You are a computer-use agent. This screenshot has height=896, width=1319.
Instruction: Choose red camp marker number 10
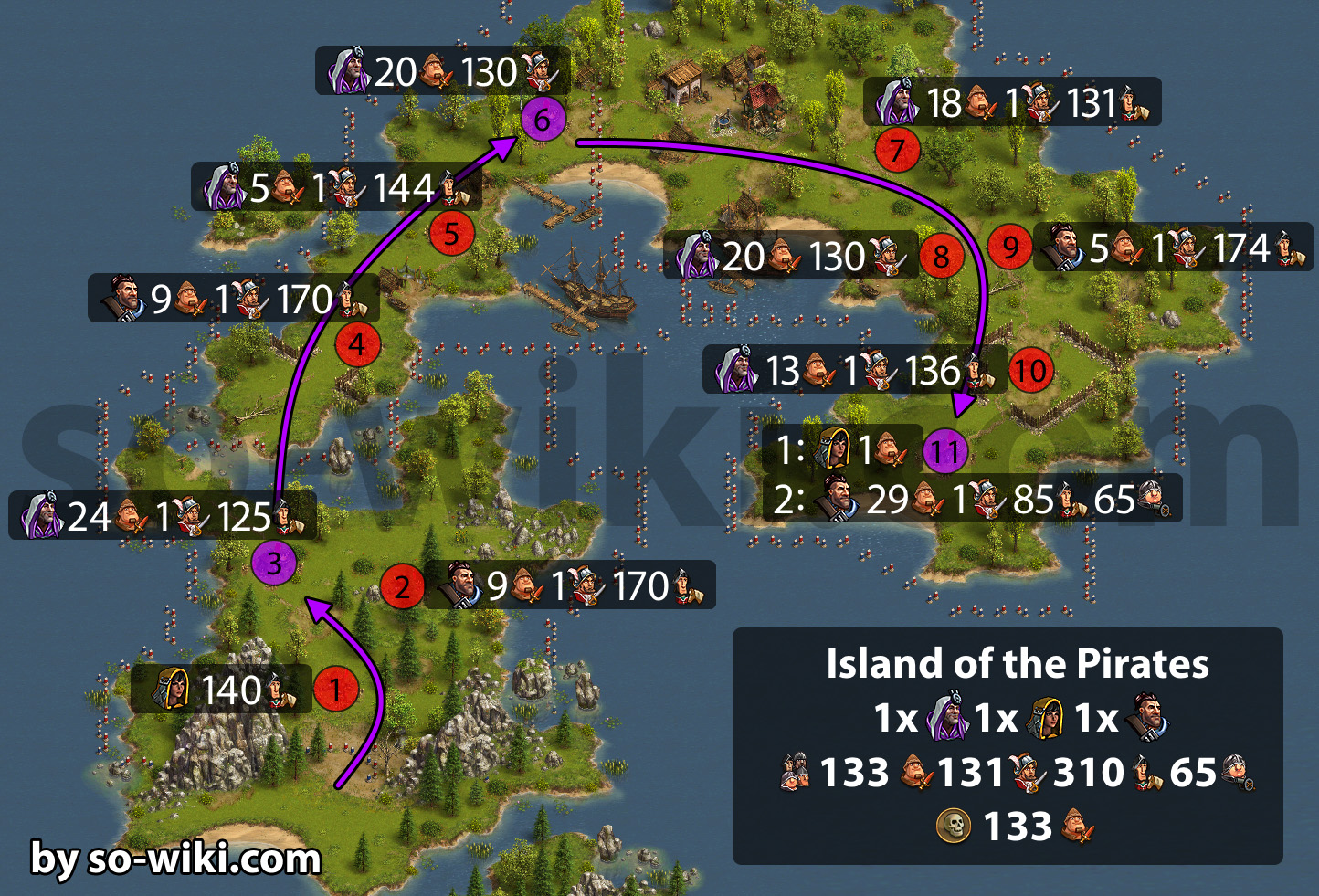[x=1030, y=371]
